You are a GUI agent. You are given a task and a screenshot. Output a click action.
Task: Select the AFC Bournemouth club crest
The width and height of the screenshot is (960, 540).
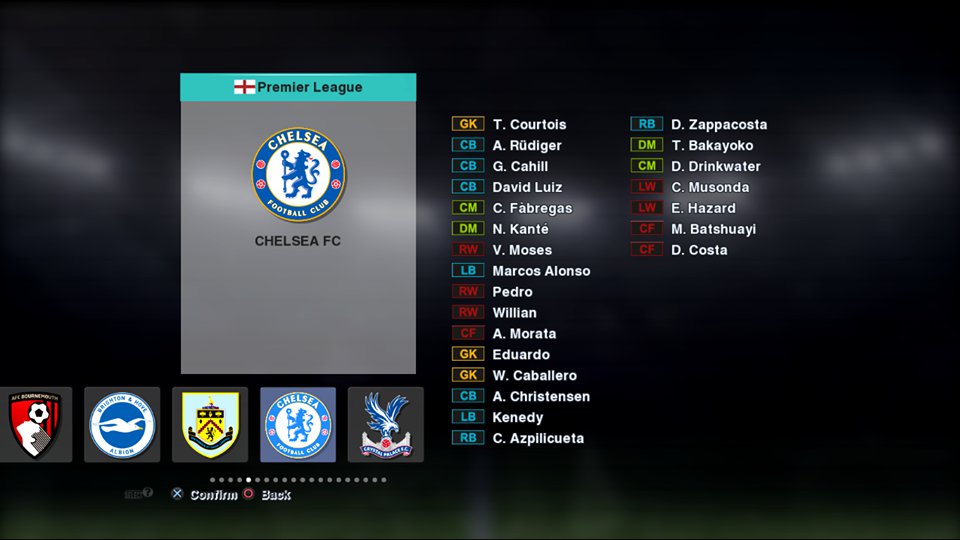coord(35,425)
